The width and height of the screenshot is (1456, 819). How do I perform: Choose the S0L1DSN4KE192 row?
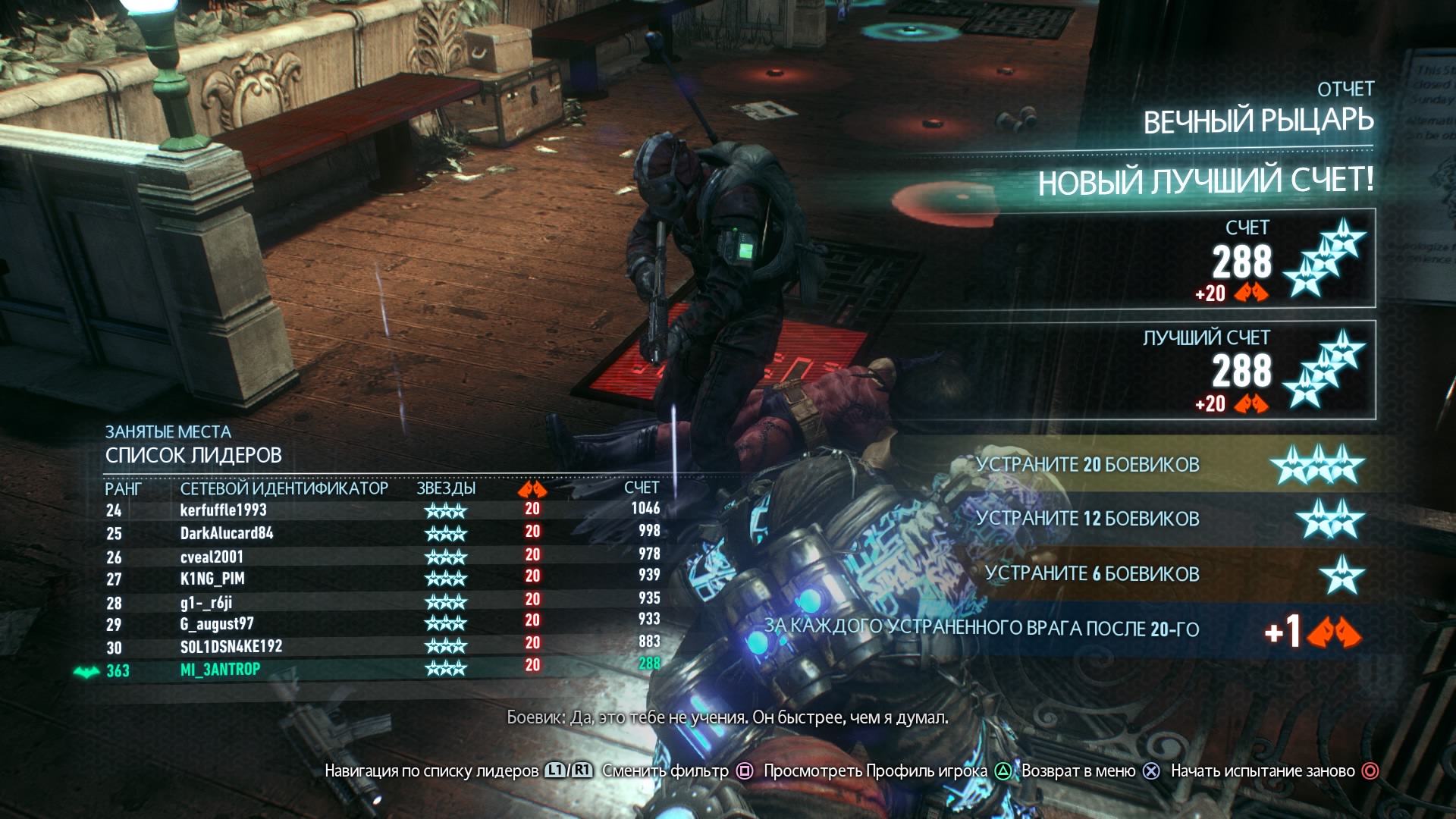(231, 647)
